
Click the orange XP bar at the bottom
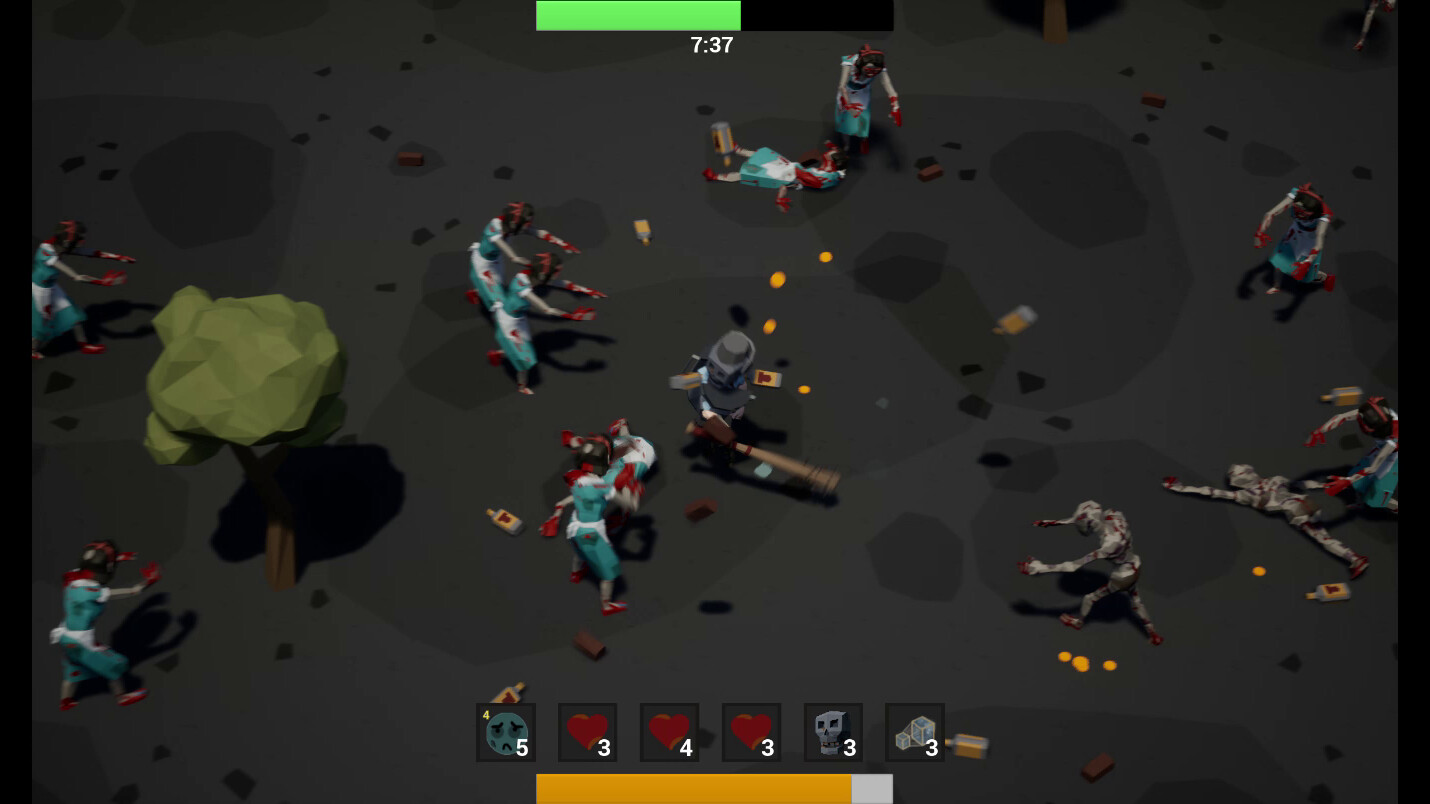click(x=695, y=788)
